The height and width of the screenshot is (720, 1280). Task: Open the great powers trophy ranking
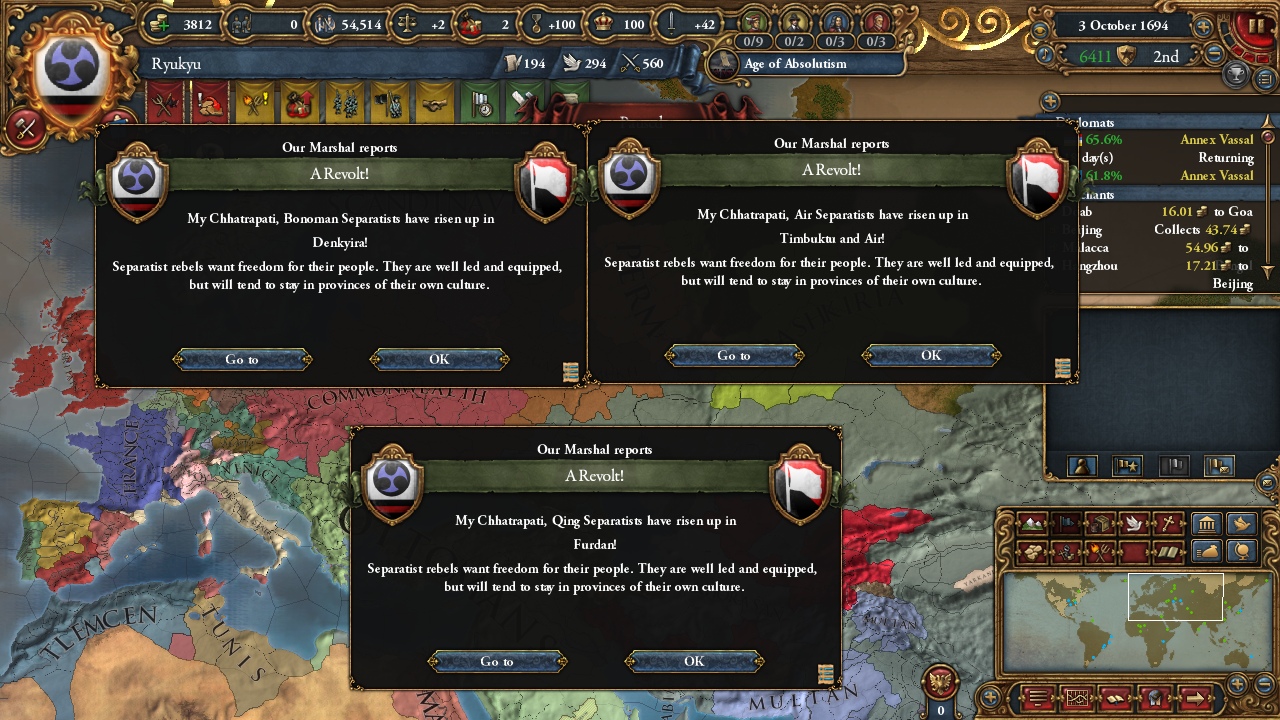tap(1236, 74)
